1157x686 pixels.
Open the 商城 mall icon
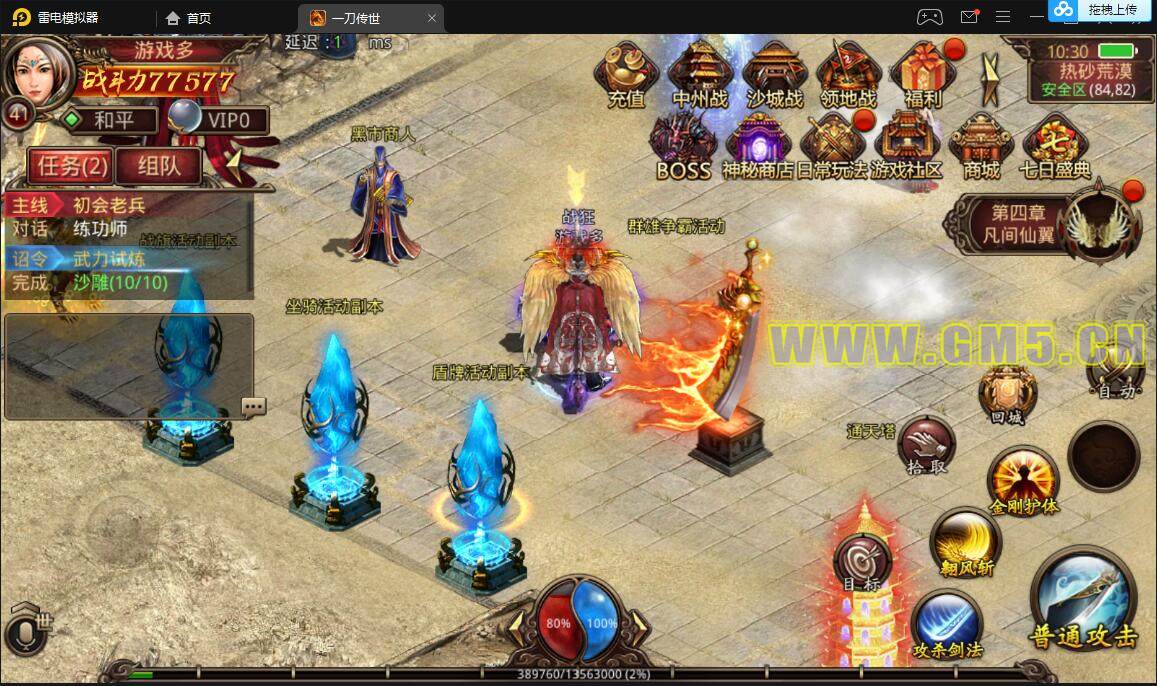point(981,145)
